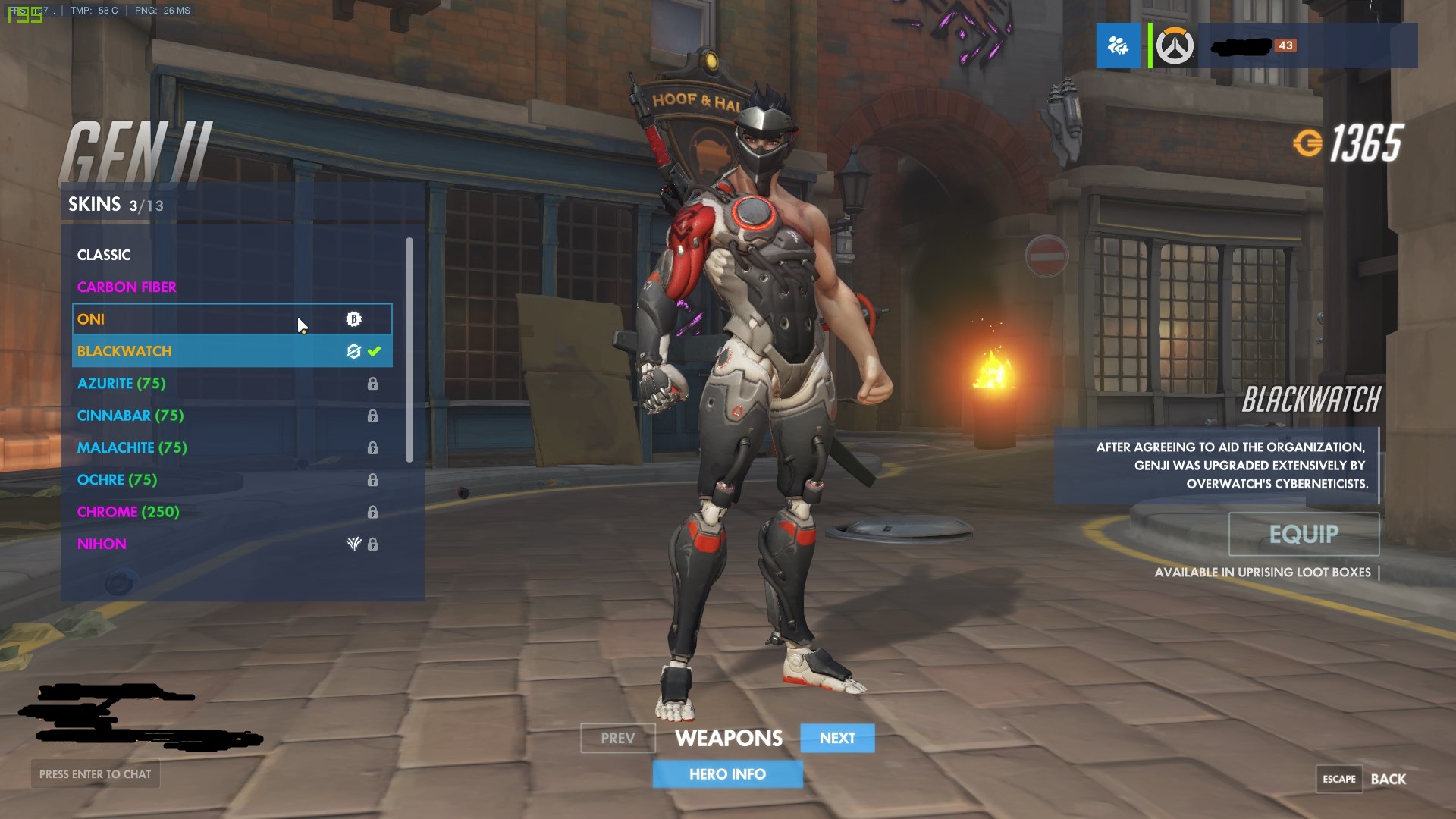The height and width of the screenshot is (819, 1456).
Task: Open the player profile banner
Action: click(x=1306, y=45)
